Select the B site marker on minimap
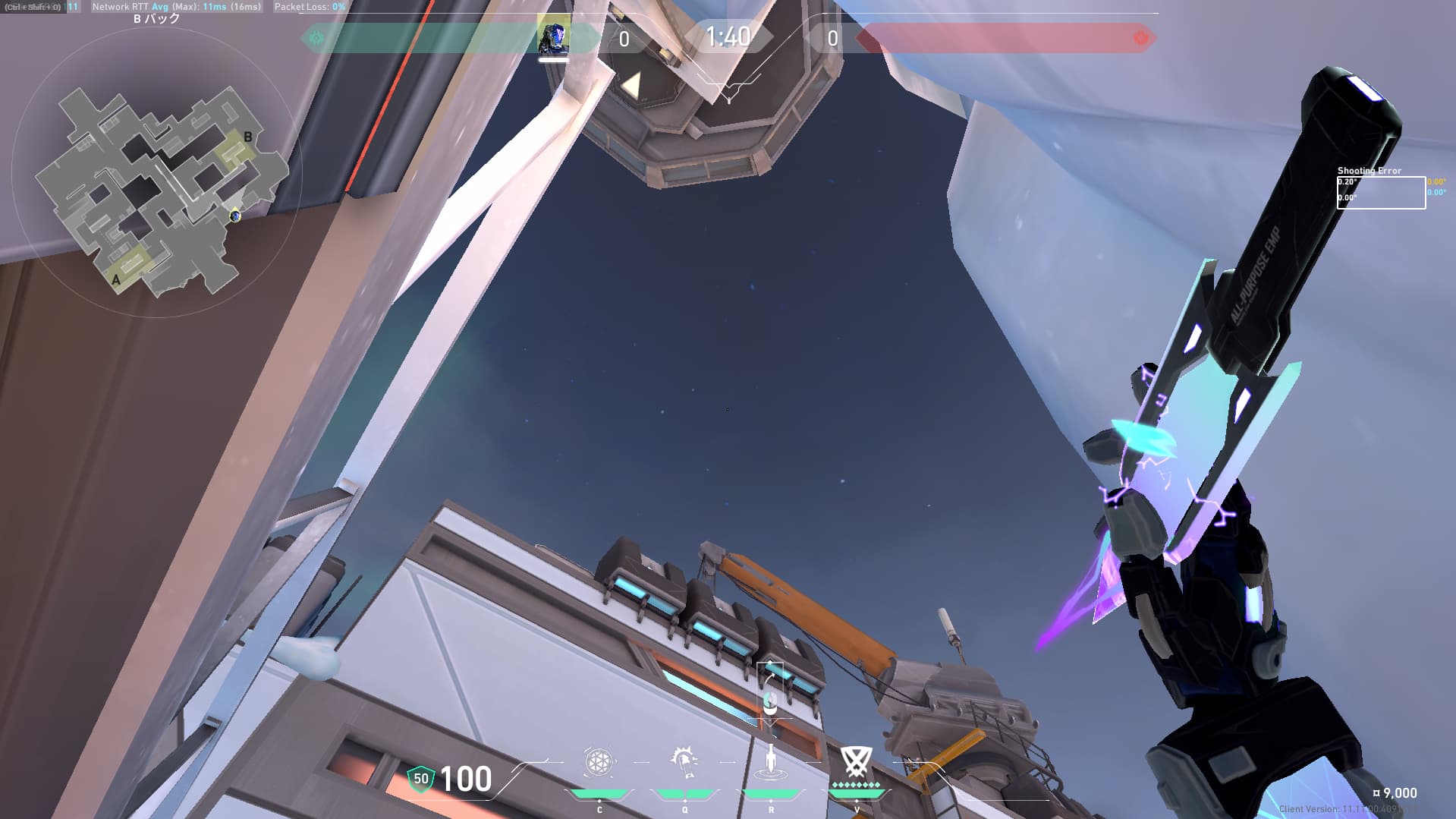 (x=247, y=137)
